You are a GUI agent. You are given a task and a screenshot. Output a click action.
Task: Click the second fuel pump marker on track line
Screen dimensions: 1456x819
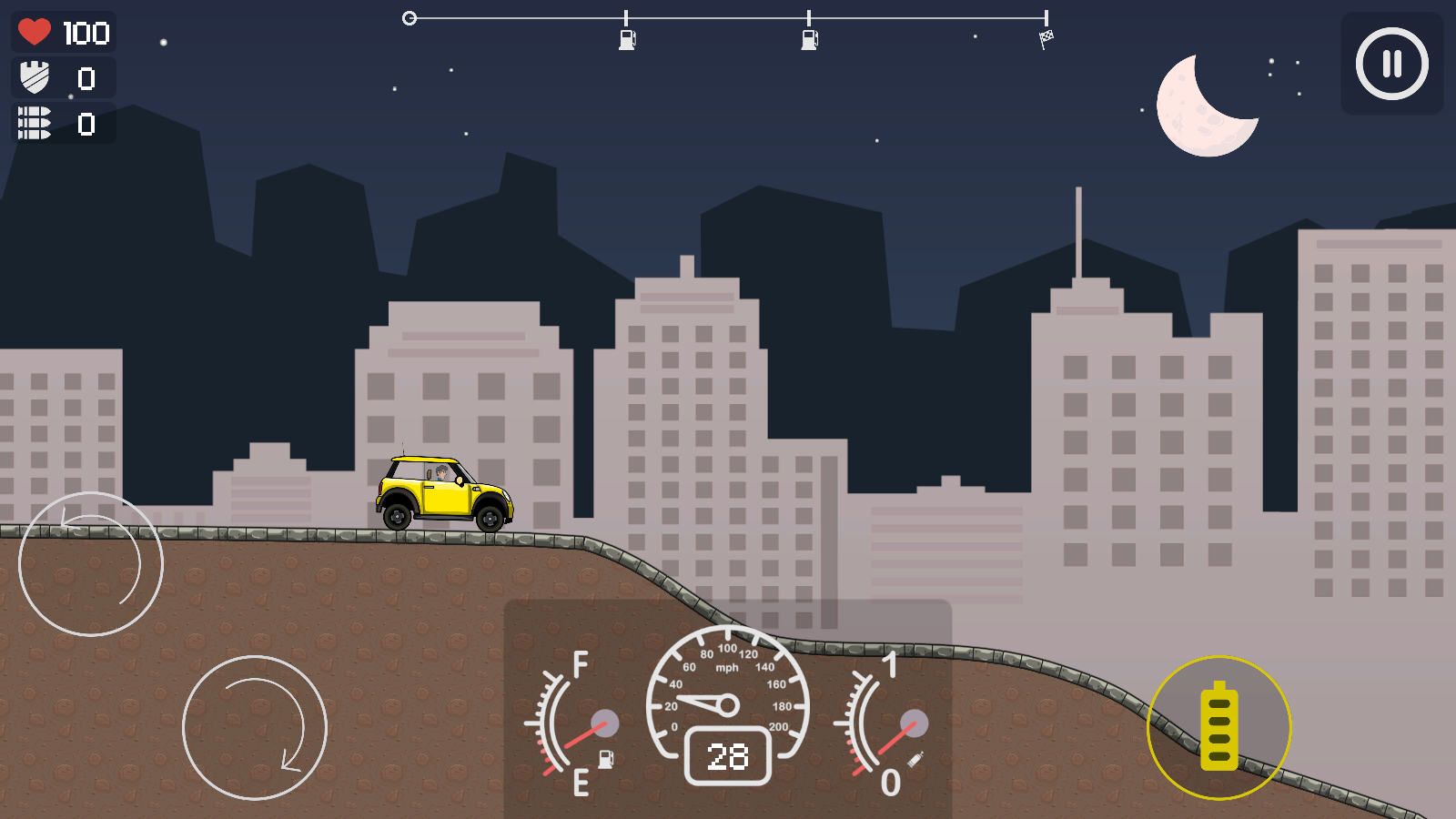pyautogui.click(x=808, y=40)
